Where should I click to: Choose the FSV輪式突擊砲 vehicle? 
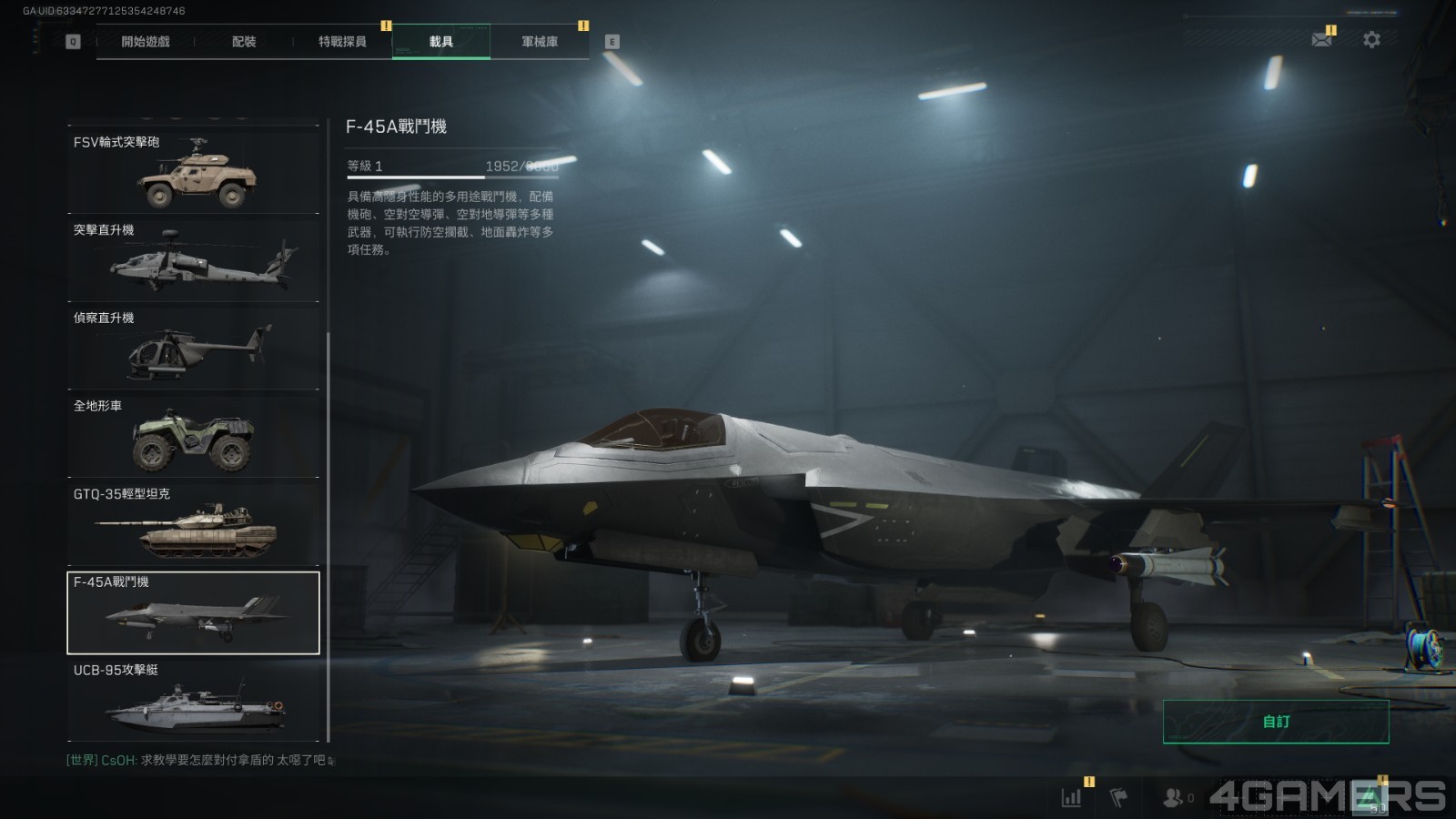[194, 171]
